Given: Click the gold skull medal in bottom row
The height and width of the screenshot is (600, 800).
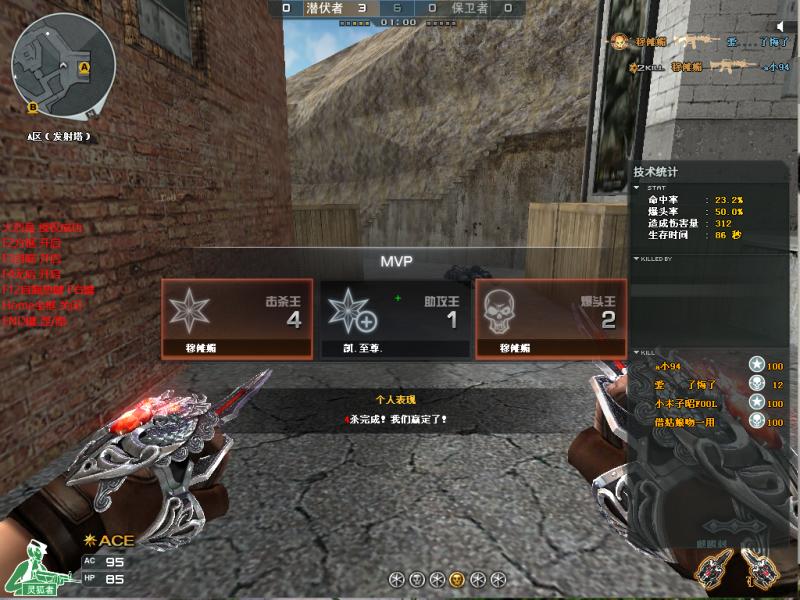Looking at the screenshot, I should click(456, 579).
